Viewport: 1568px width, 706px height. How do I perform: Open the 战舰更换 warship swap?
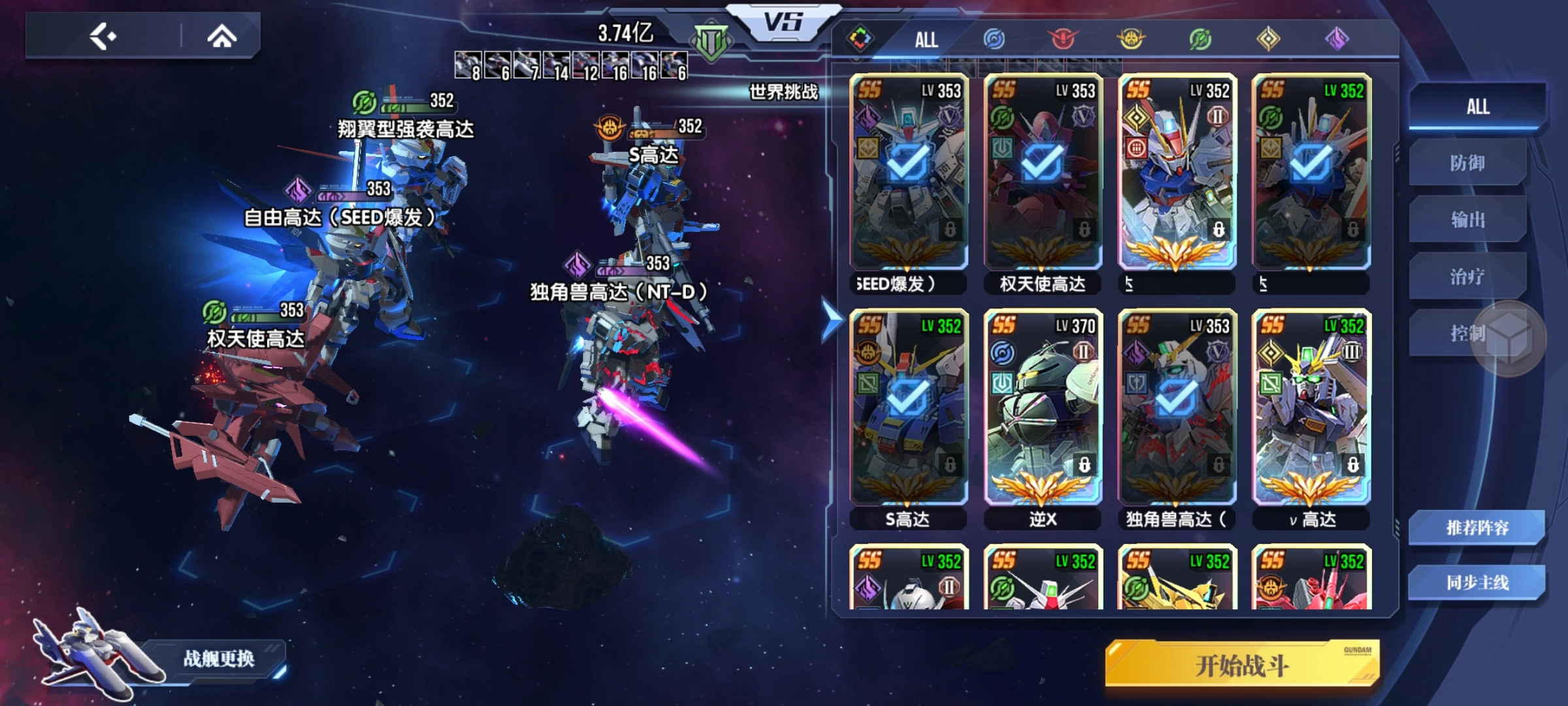click(x=218, y=658)
